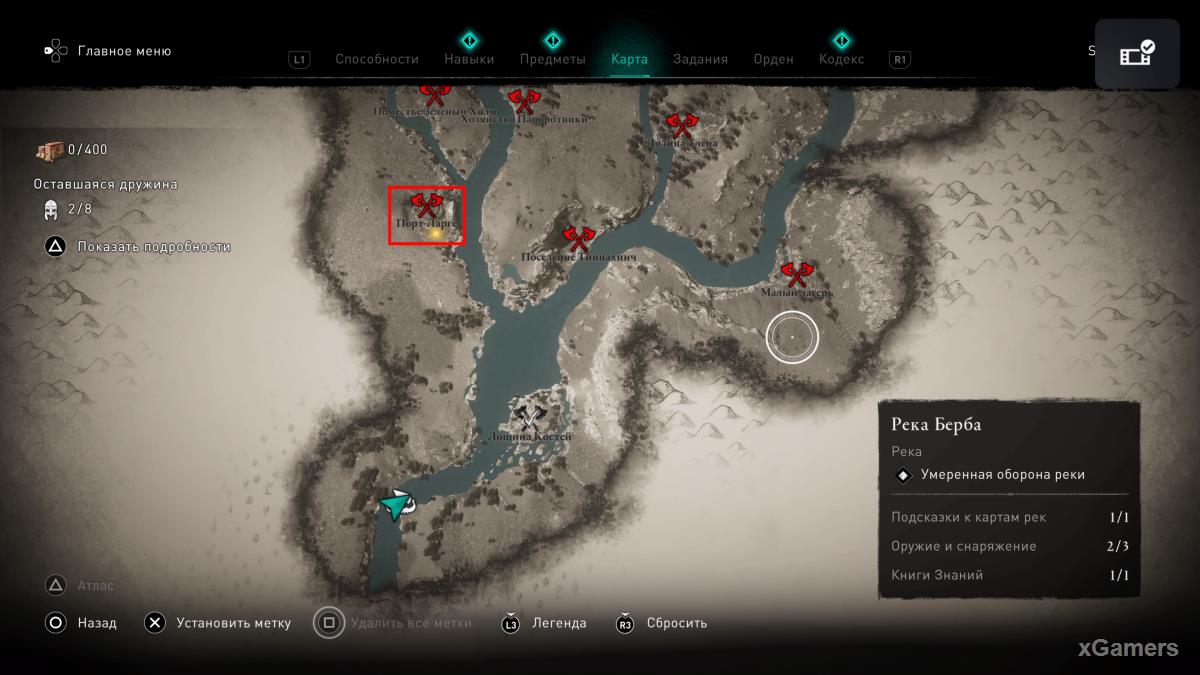Go to the Предметы tab
1200x675 pixels.
tap(552, 59)
